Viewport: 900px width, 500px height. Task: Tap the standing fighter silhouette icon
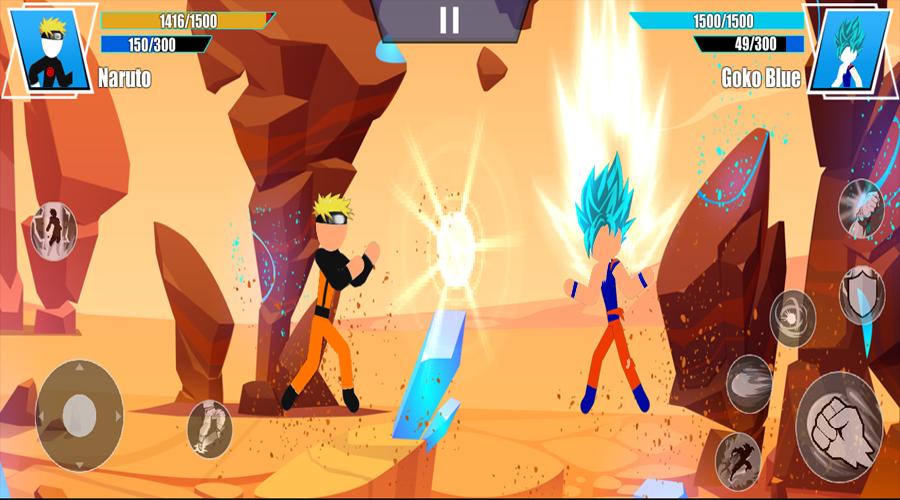pyautogui.click(x=53, y=231)
